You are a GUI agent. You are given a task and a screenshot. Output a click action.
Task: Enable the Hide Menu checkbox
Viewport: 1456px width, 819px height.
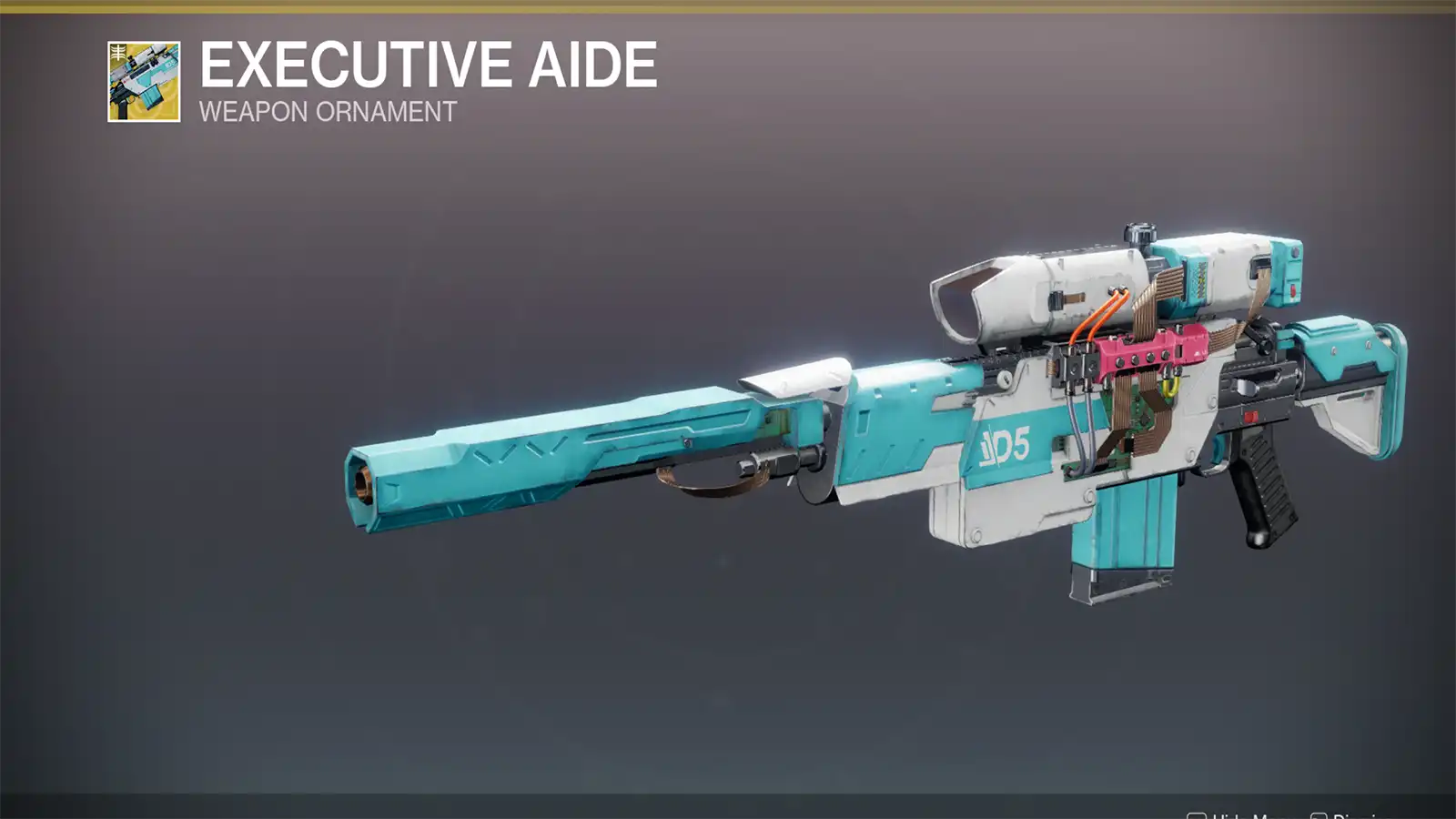tap(1198, 814)
